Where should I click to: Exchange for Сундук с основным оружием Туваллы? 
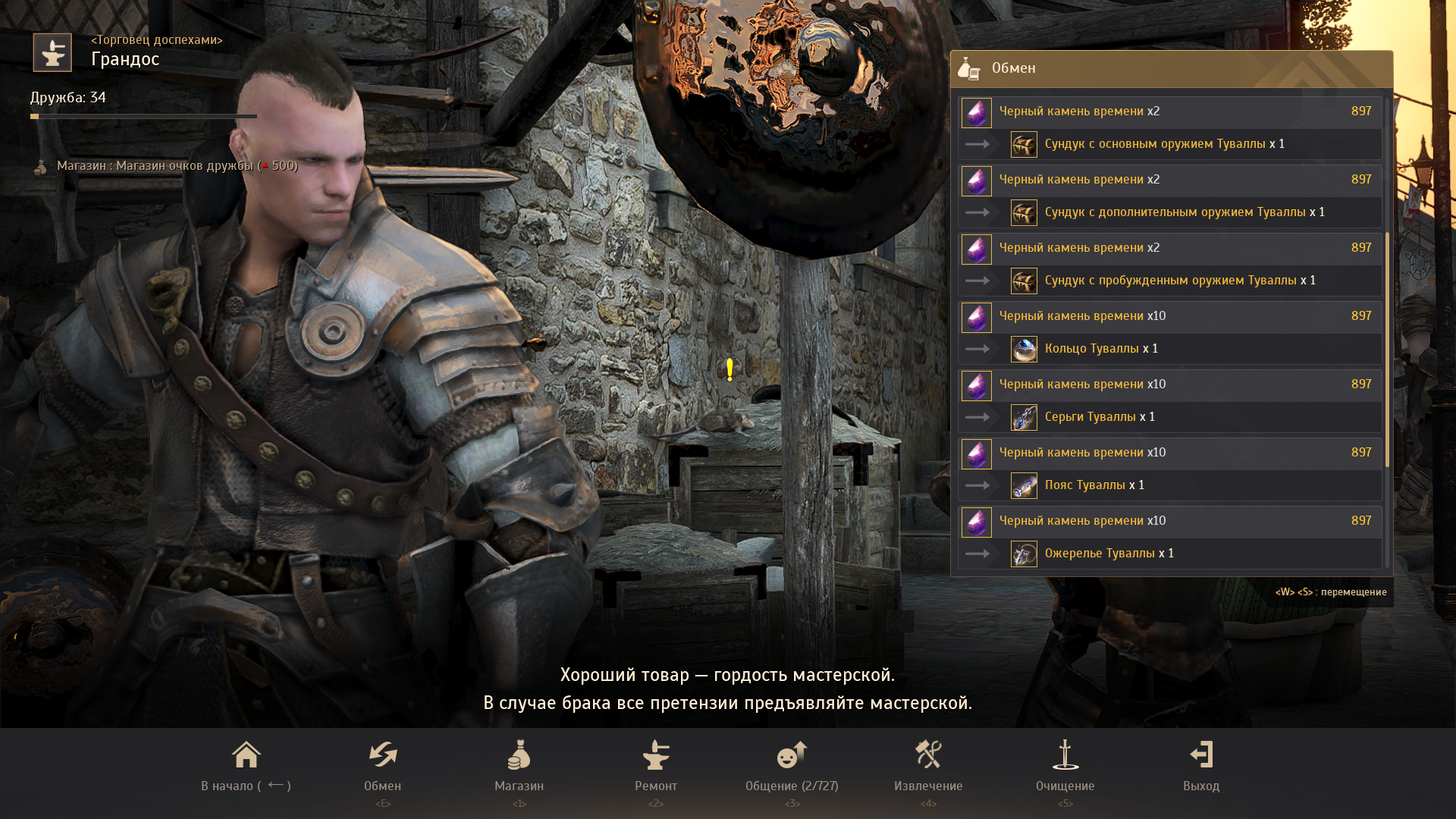[1169, 128]
